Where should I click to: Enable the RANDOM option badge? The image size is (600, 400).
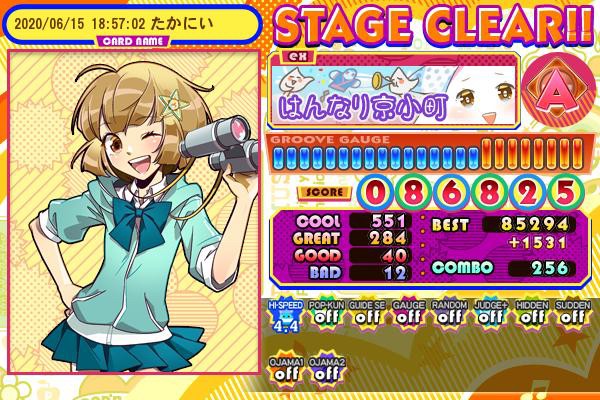447,314
